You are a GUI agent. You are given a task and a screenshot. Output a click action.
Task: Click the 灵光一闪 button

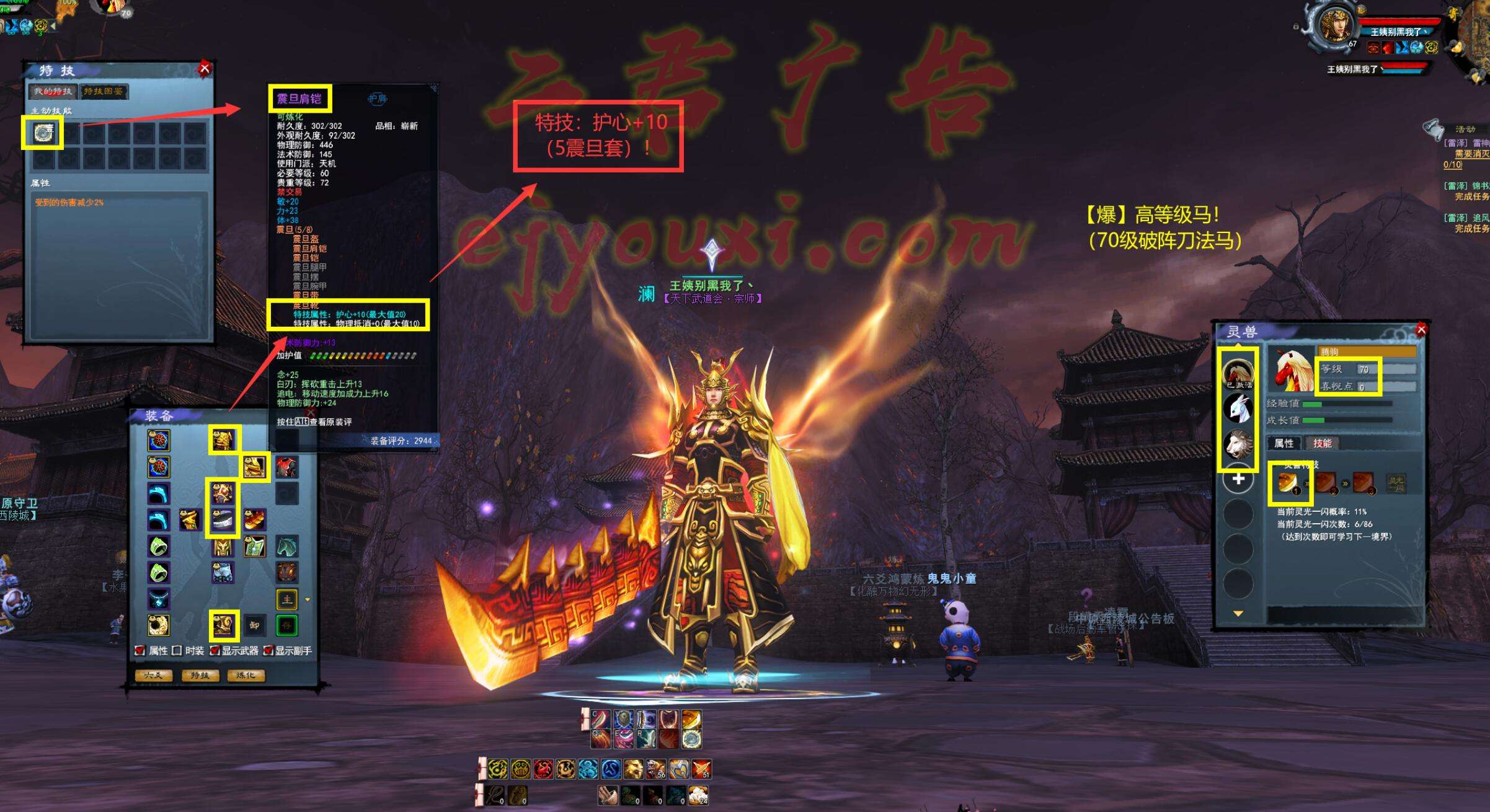pyautogui.click(x=1396, y=483)
